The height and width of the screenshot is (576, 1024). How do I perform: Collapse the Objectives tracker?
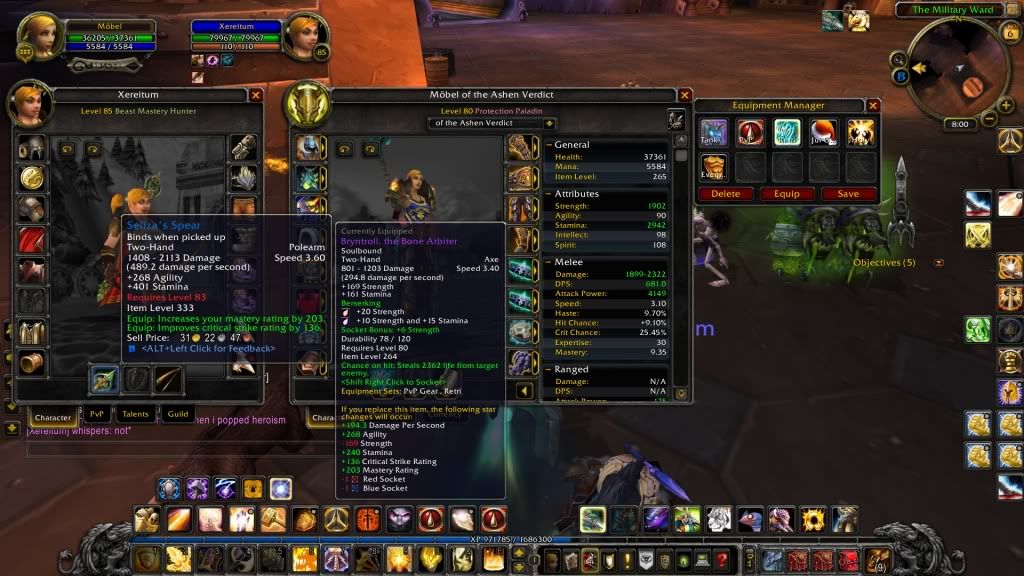click(x=939, y=263)
